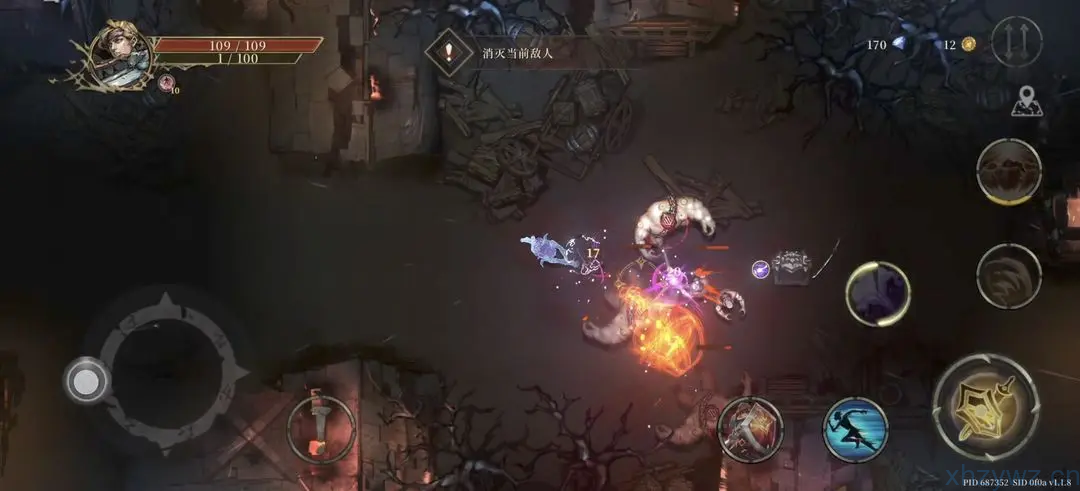Use the dim swirl skill button

1008,275
